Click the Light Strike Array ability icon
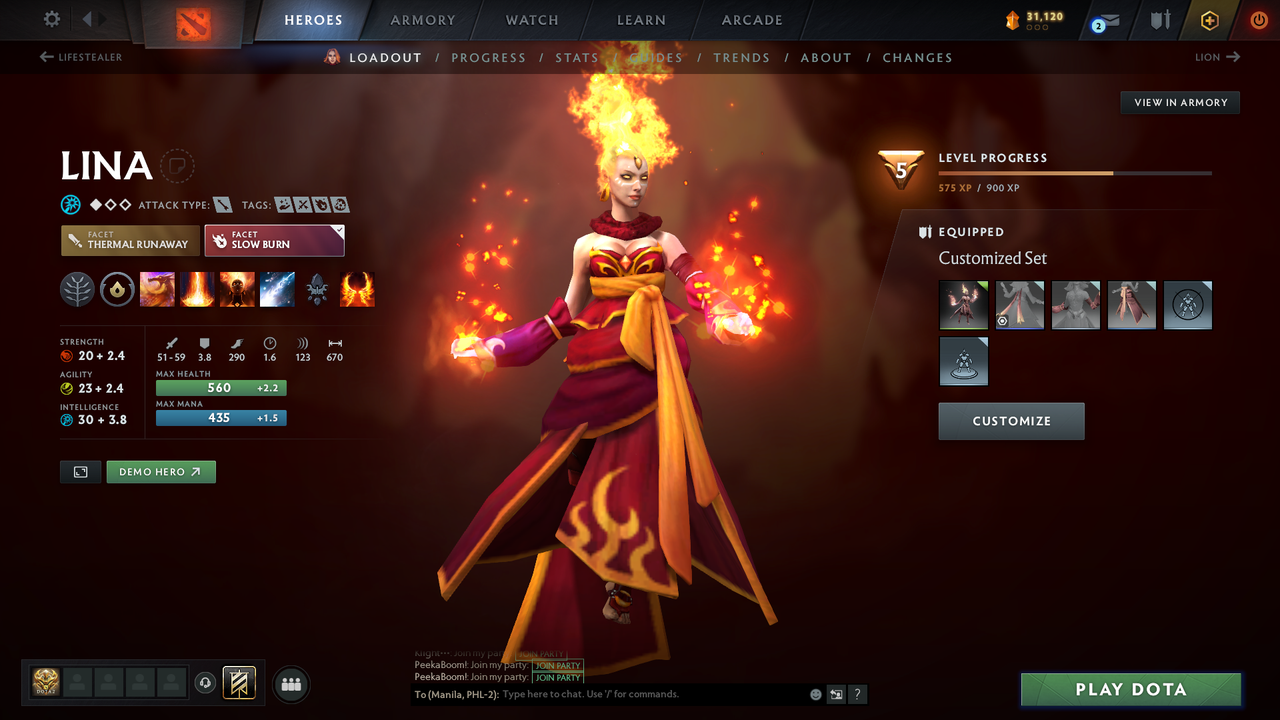Screen dimensions: 1280x720 click(x=197, y=289)
